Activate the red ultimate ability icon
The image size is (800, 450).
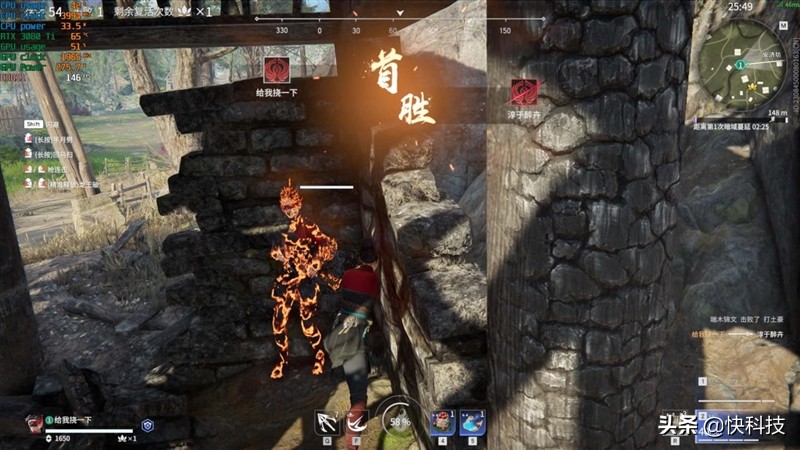coord(357,421)
